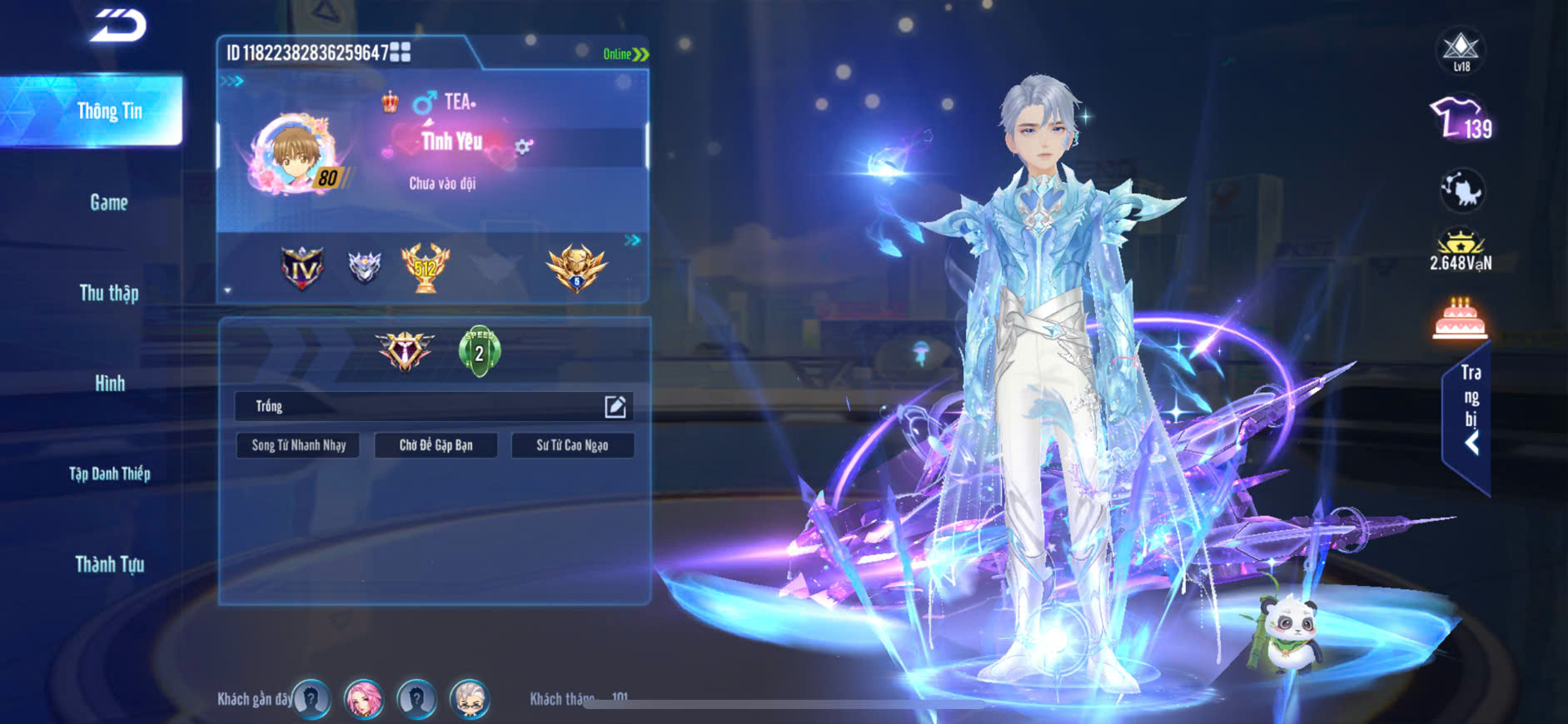Open the birthday cake icon
The height and width of the screenshot is (724, 1568).
point(1460,320)
